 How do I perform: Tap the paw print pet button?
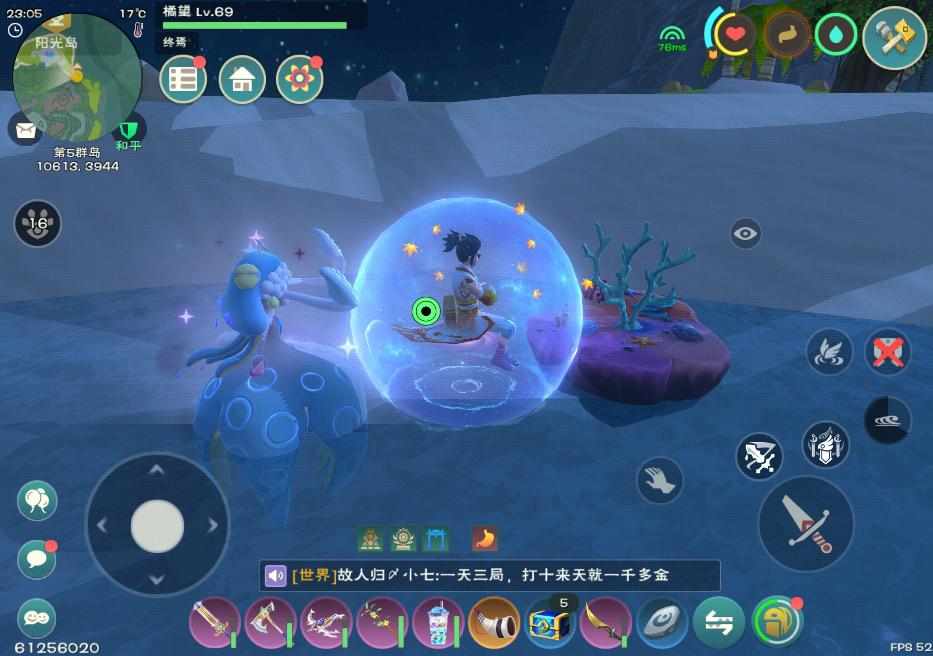coord(37,223)
